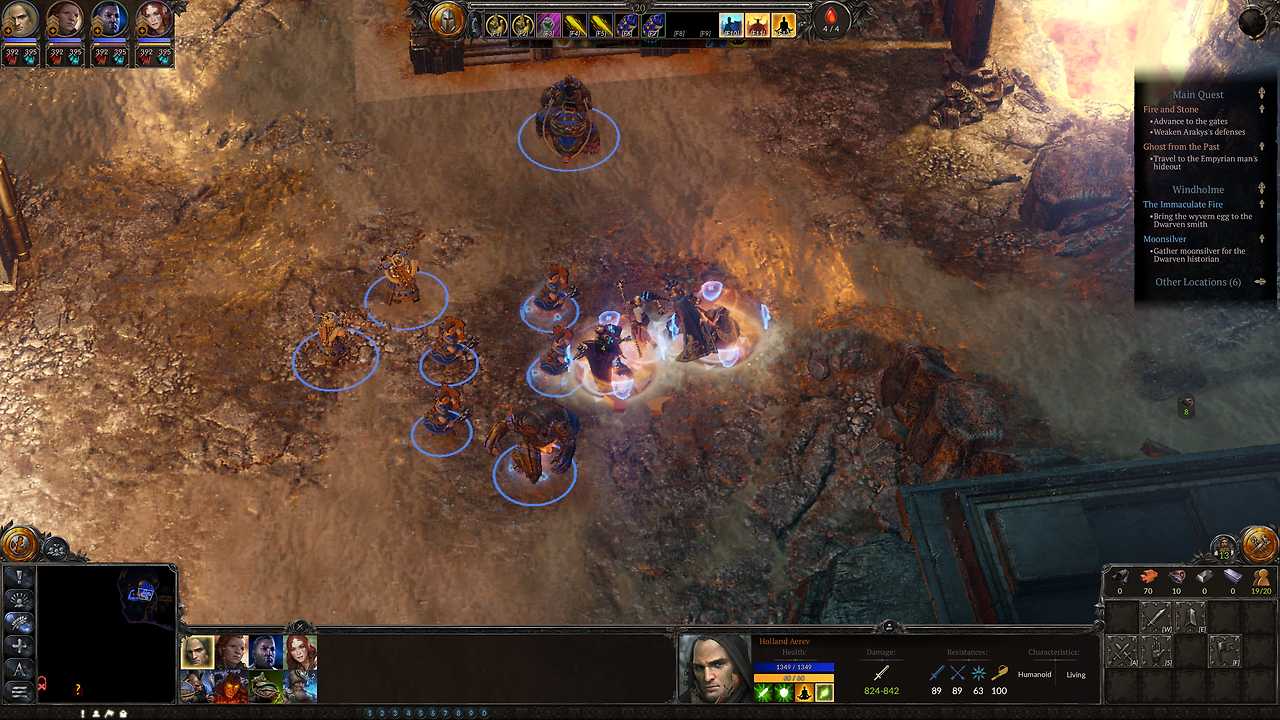Click the crossed swords command (A)

coord(1122,652)
